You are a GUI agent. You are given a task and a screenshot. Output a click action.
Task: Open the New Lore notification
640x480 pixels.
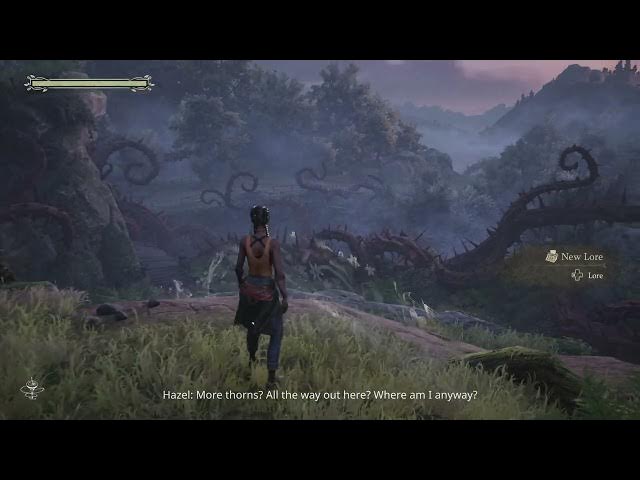pyautogui.click(x=575, y=257)
